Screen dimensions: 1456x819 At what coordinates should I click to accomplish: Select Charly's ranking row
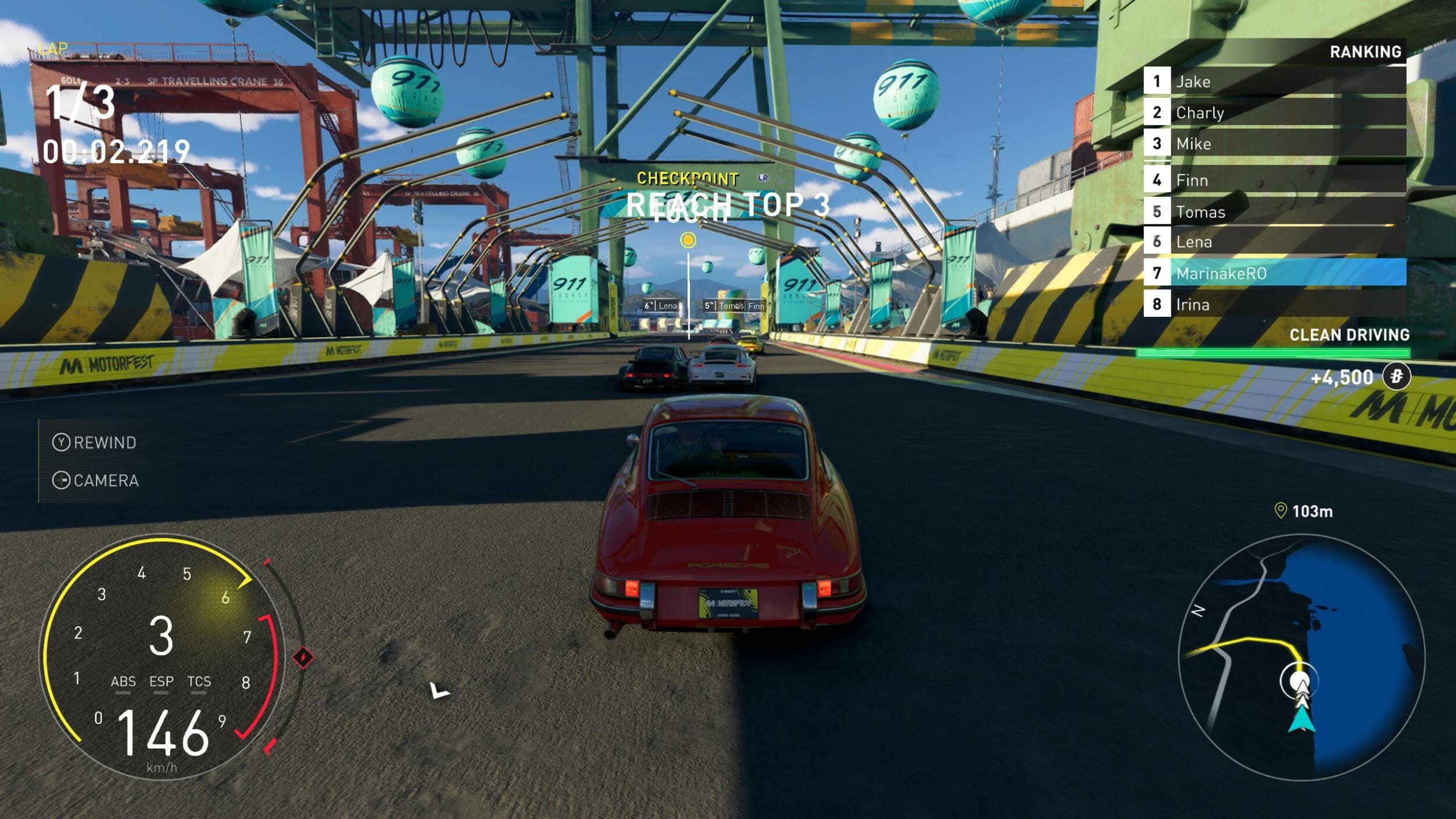click(x=1274, y=112)
